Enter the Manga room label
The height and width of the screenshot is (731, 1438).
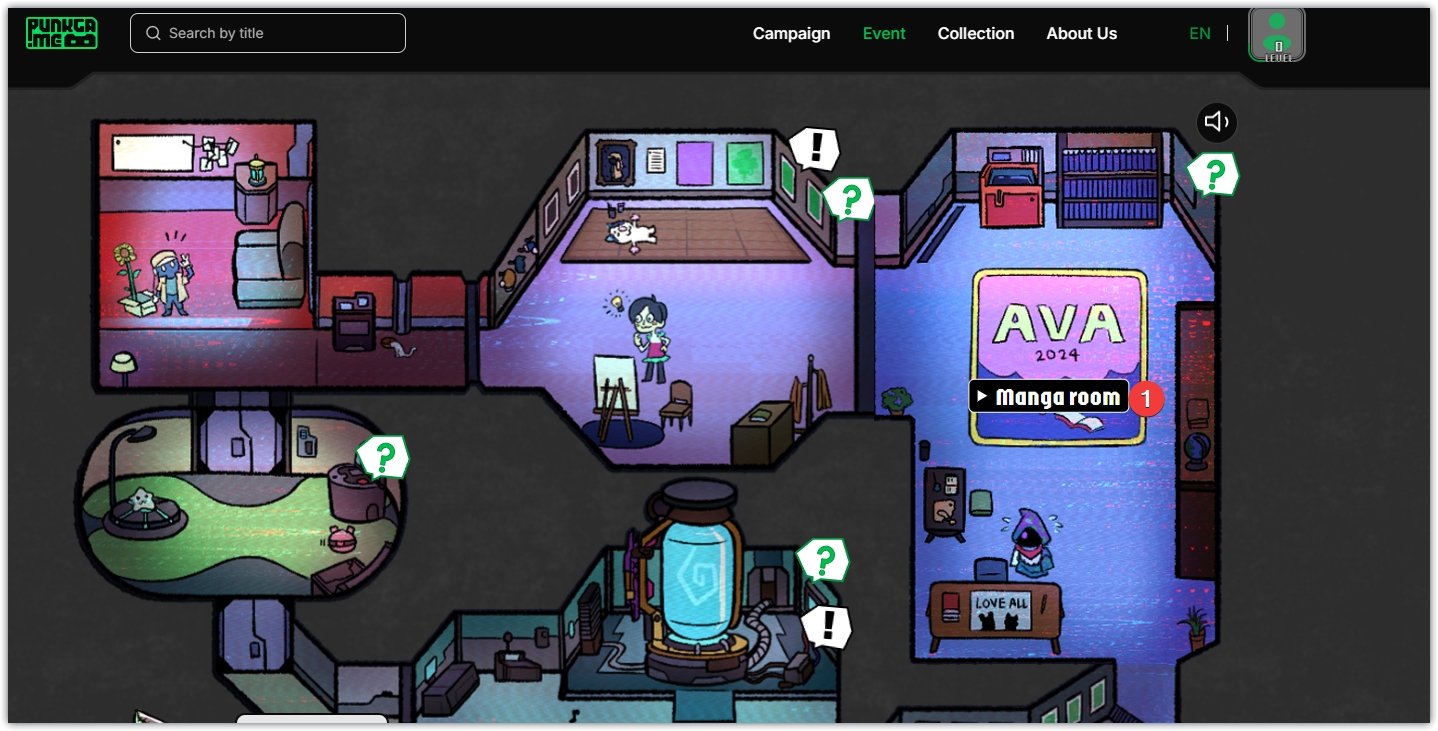click(1049, 397)
